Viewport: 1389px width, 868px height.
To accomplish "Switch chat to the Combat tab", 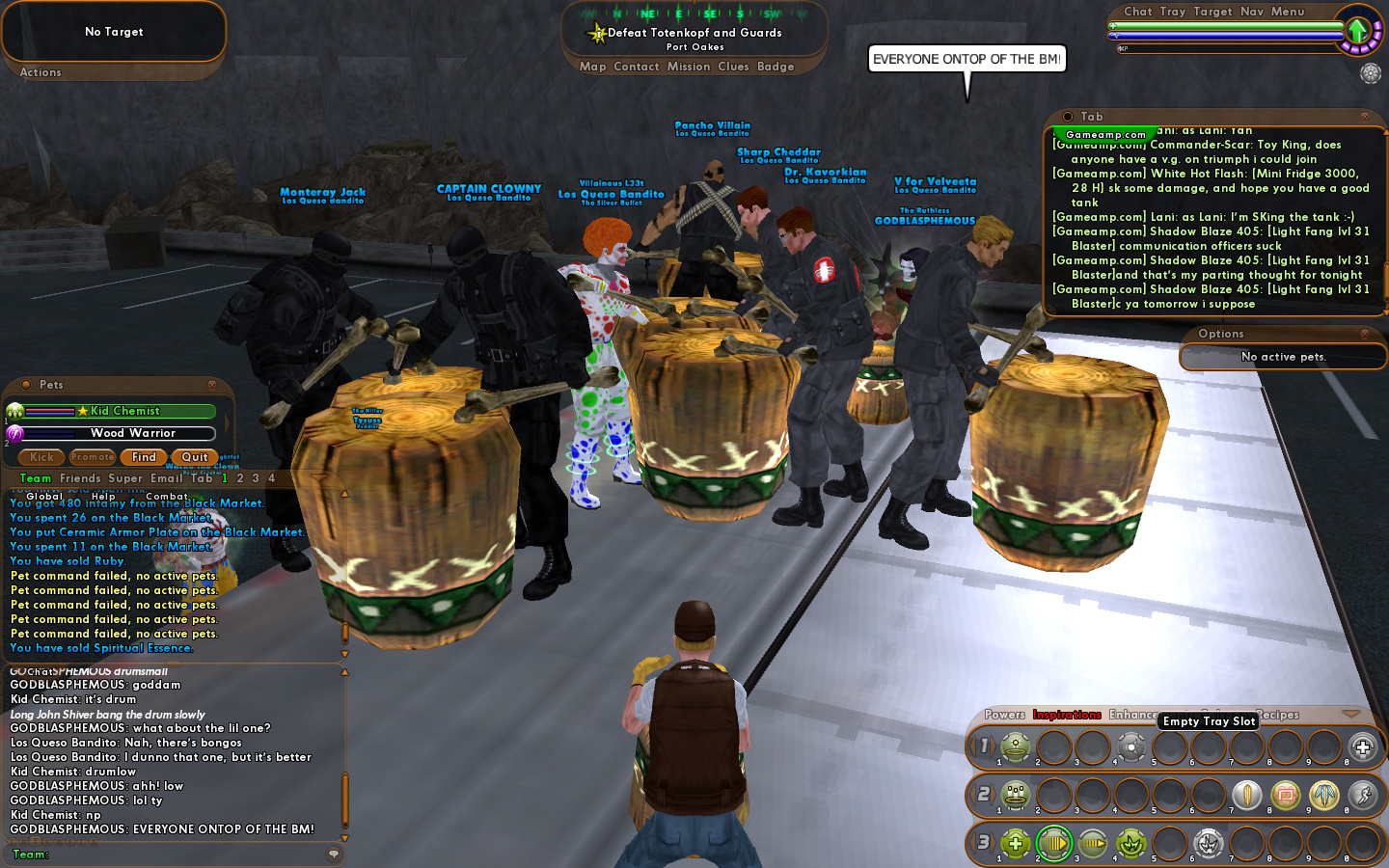I will (167, 497).
